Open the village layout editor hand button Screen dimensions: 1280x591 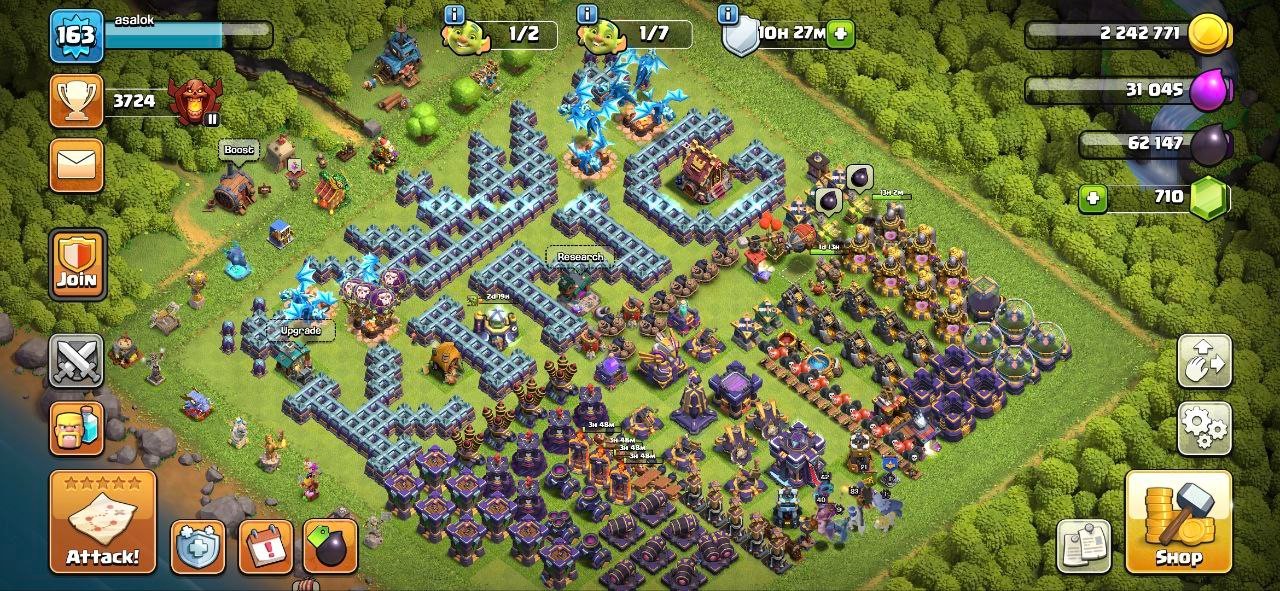[x=1204, y=361]
